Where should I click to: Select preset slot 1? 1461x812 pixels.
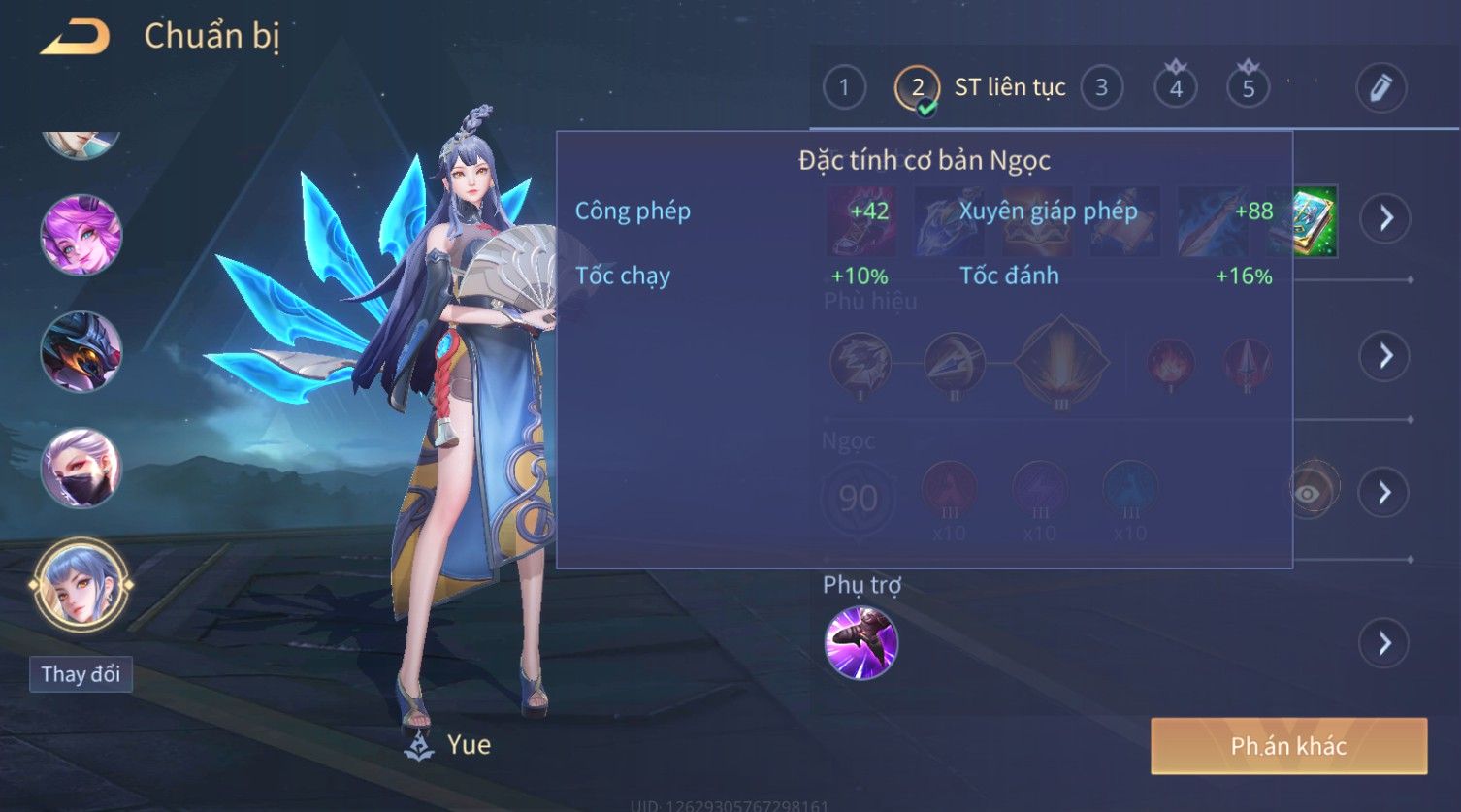pyautogui.click(x=843, y=88)
